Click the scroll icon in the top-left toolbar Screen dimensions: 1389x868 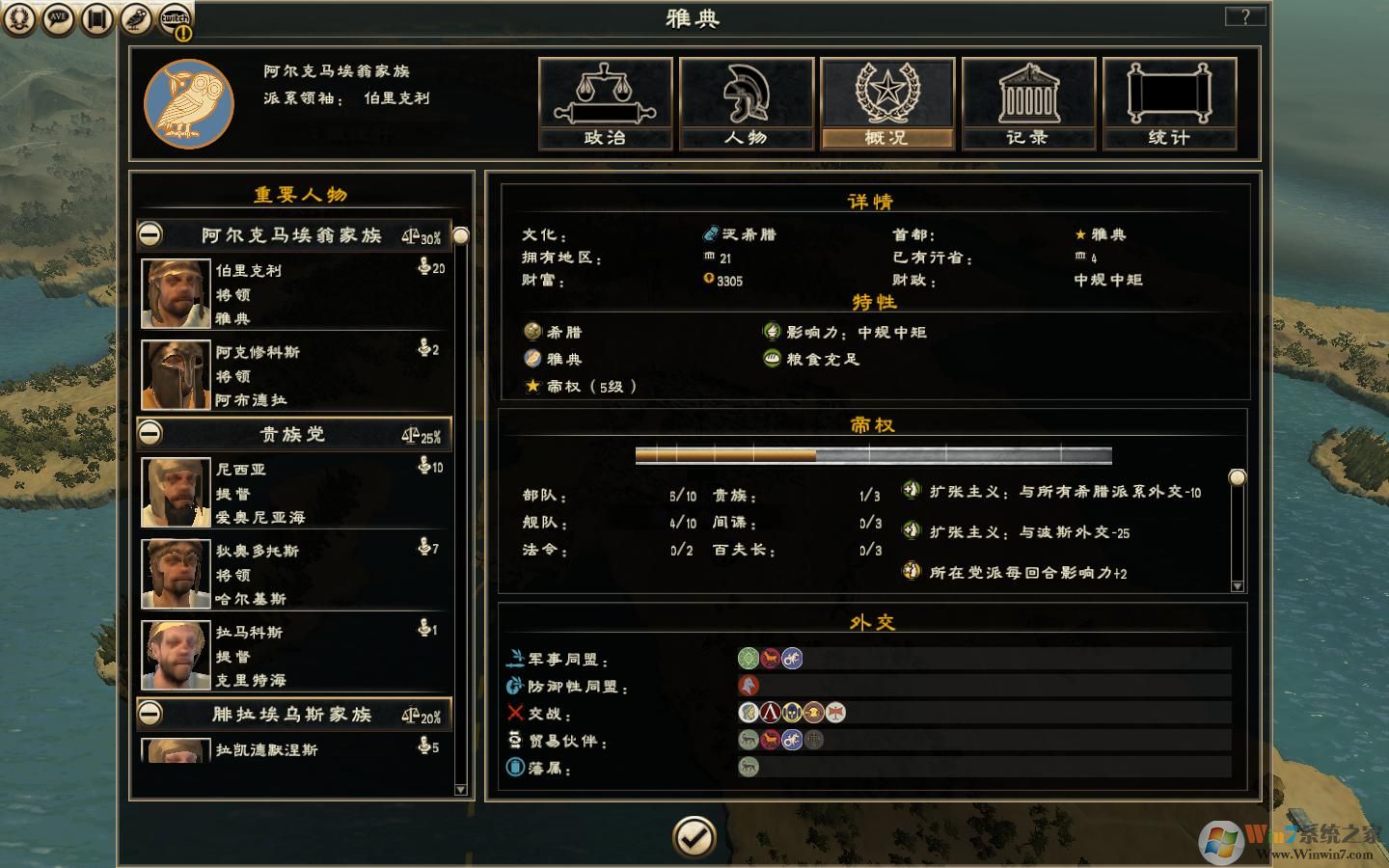pyautogui.click(x=96, y=17)
